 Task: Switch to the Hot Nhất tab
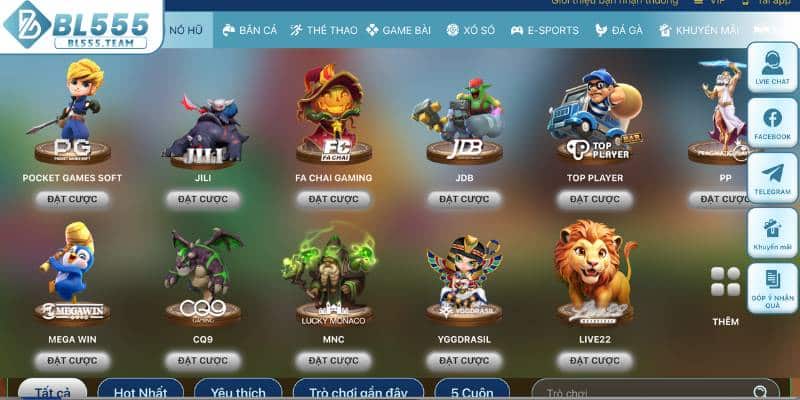tap(140, 390)
